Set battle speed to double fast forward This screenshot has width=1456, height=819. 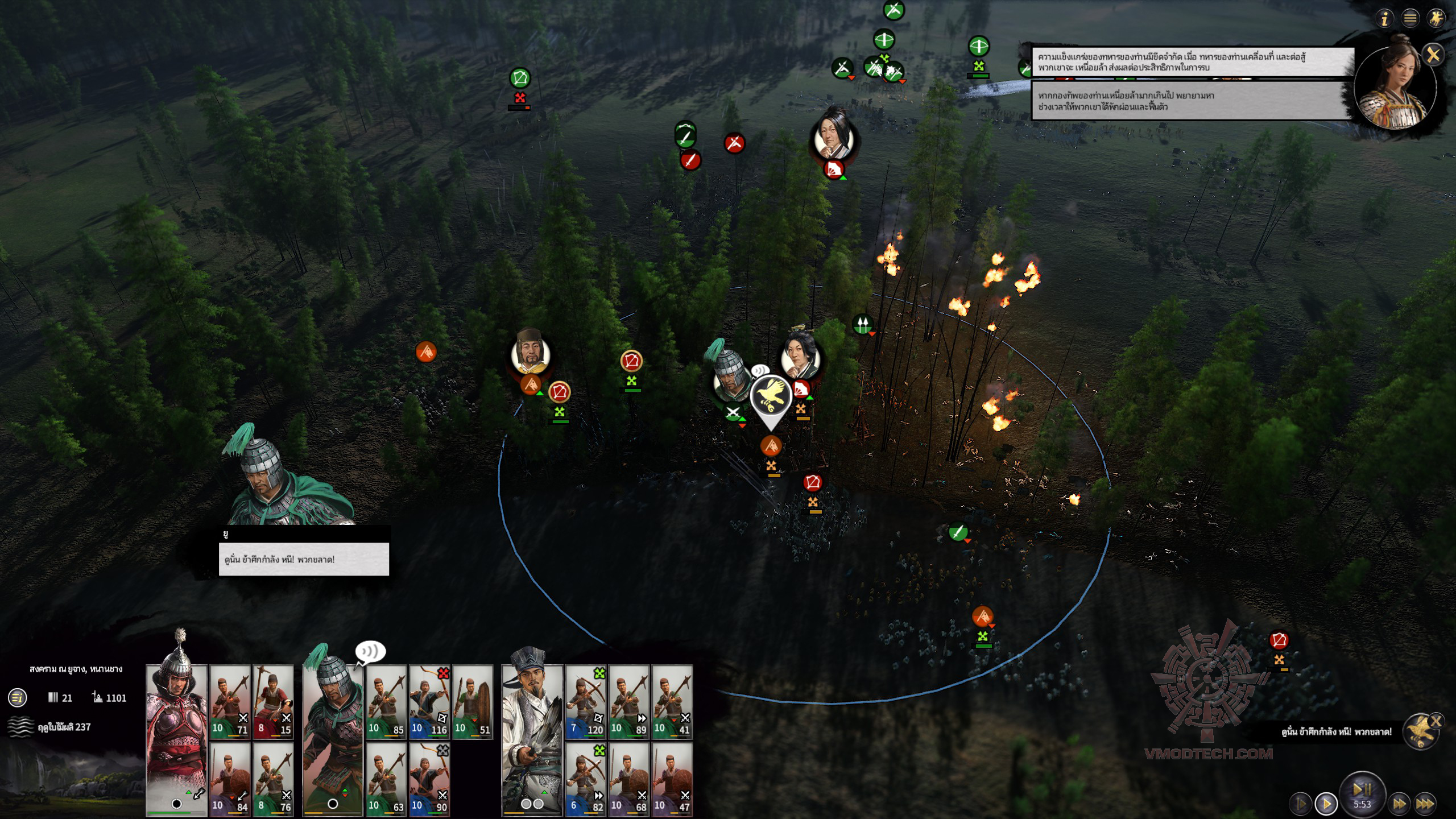tap(1399, 804)
